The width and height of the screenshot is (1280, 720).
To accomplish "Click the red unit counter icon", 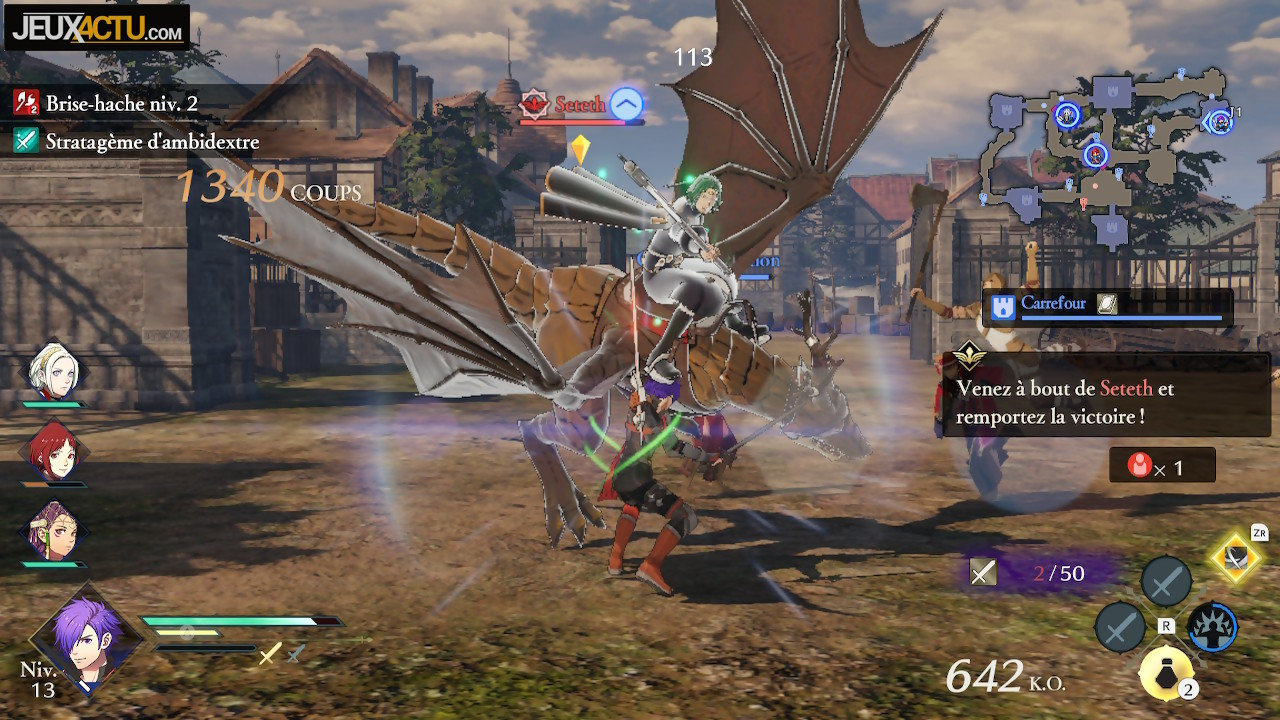I will click(x=1139, y=466).
